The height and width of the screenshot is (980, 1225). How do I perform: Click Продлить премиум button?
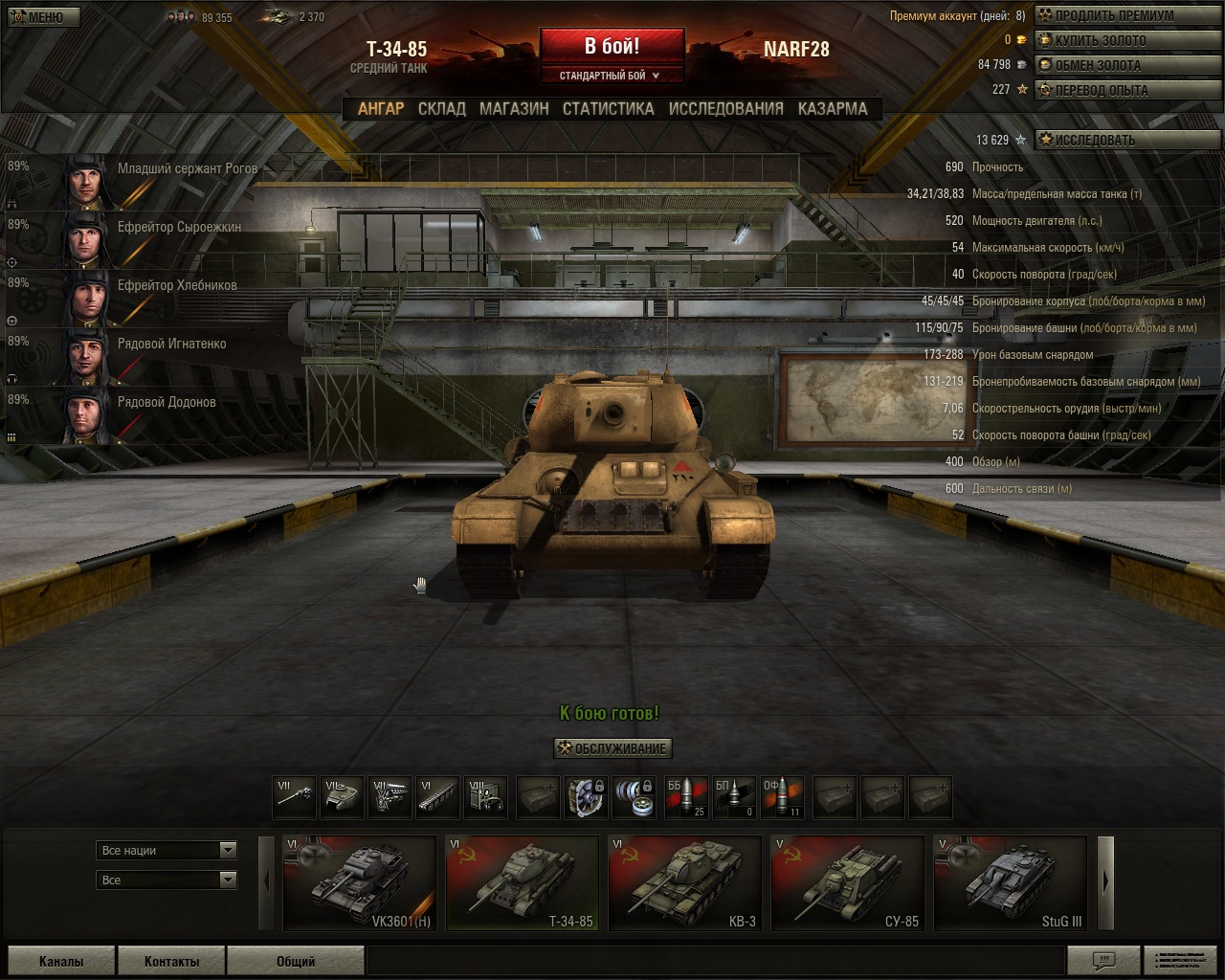point(1113,15)
